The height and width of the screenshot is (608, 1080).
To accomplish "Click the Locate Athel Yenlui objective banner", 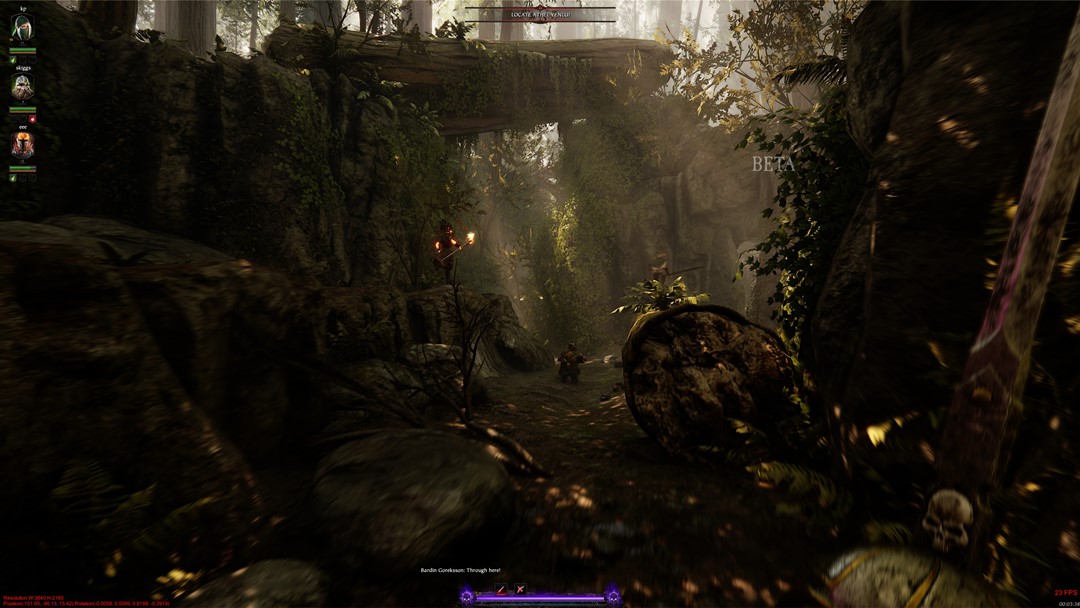I will click(x=540, y=15).
